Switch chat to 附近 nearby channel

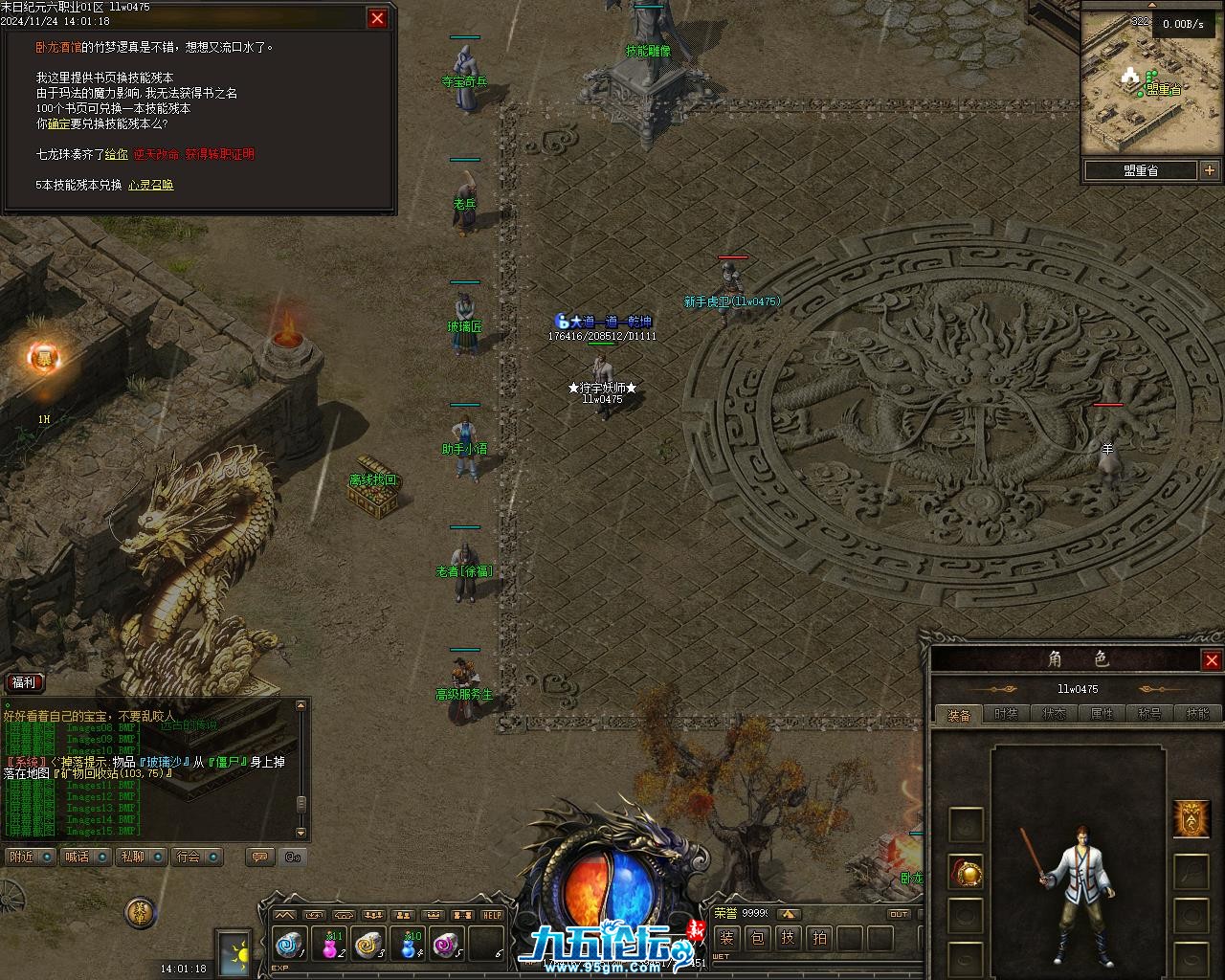point(31,857)
